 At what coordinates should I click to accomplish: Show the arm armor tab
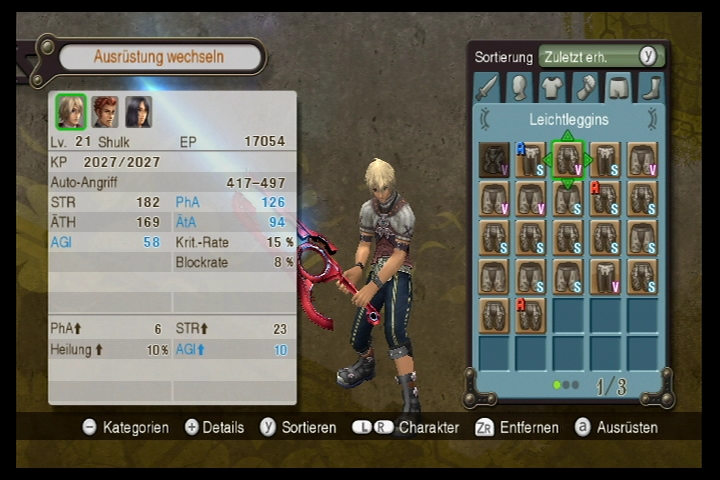tap(585, 88)
